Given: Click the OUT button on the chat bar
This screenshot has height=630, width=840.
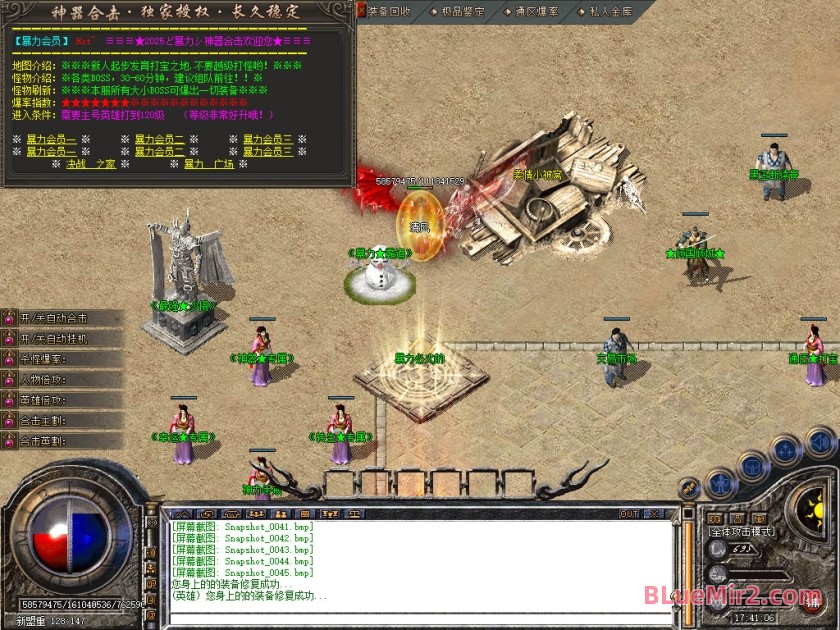Looking at the screenshot, I should click(629, 514).
